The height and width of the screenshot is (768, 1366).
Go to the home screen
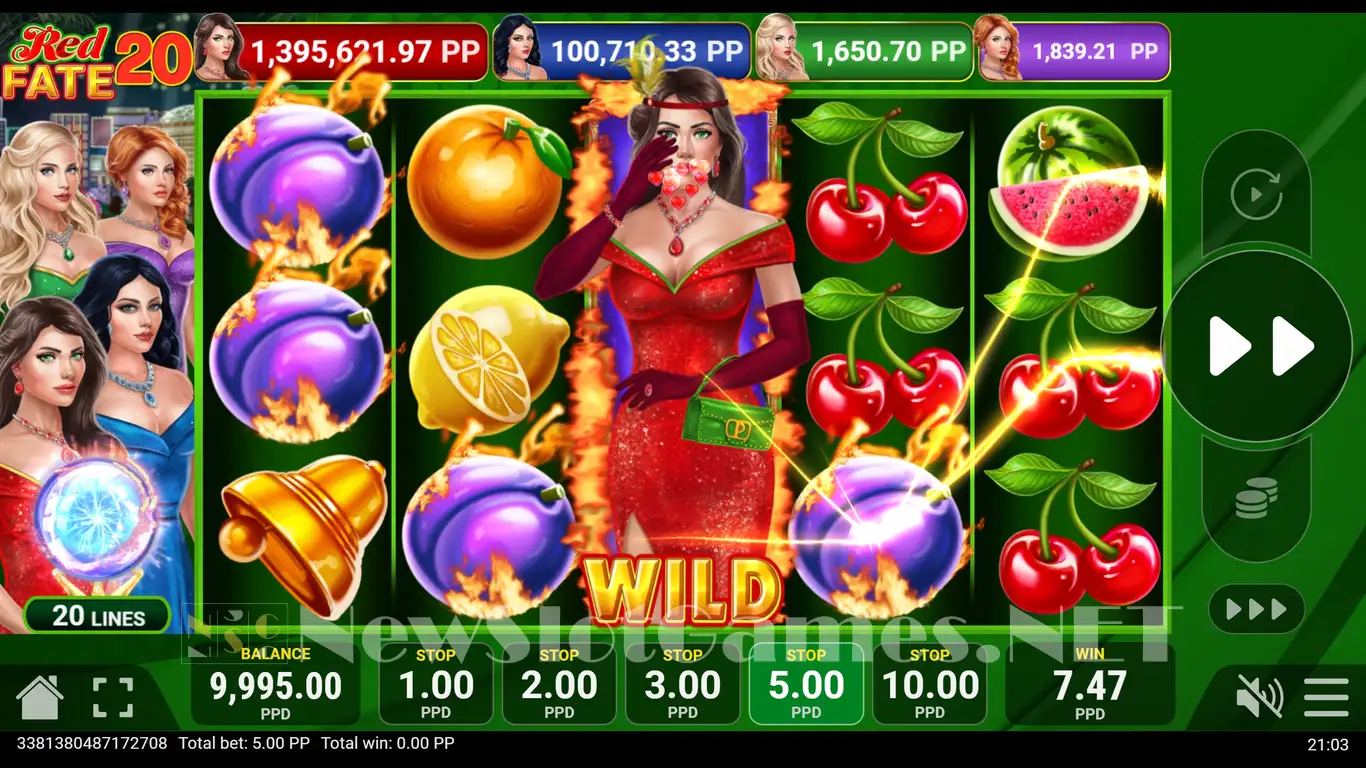pos(40,697)
